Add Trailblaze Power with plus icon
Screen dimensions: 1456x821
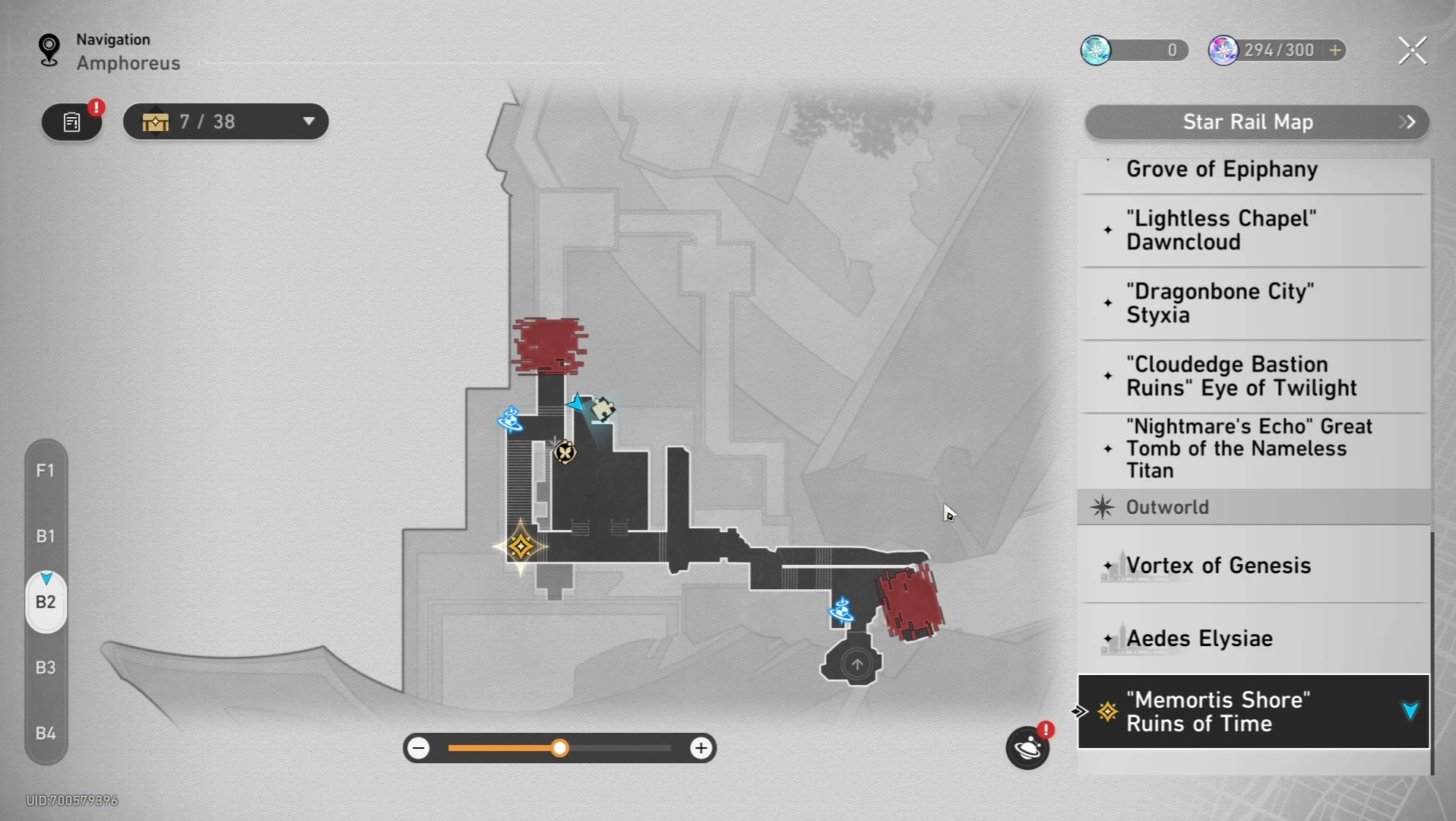pos(1335,50)
